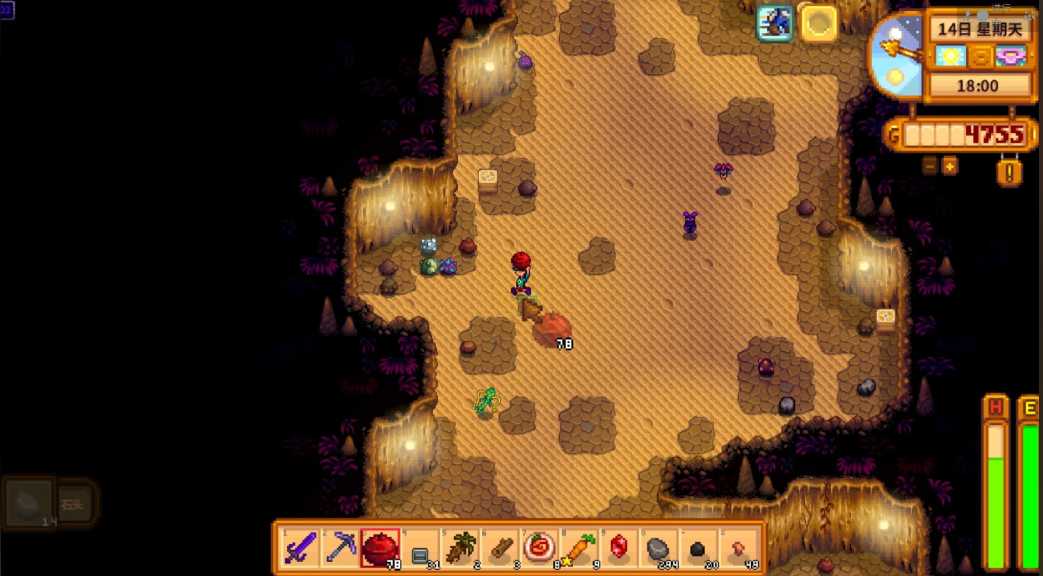Click the yellow ring buff icon
The image size is (1043, 576).
[818, 23]
